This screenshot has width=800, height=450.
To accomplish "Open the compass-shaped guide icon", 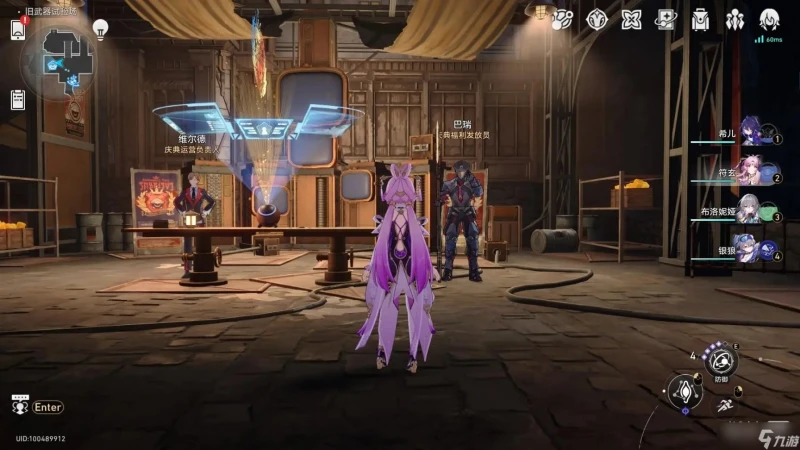I will (x=597, y=20).
